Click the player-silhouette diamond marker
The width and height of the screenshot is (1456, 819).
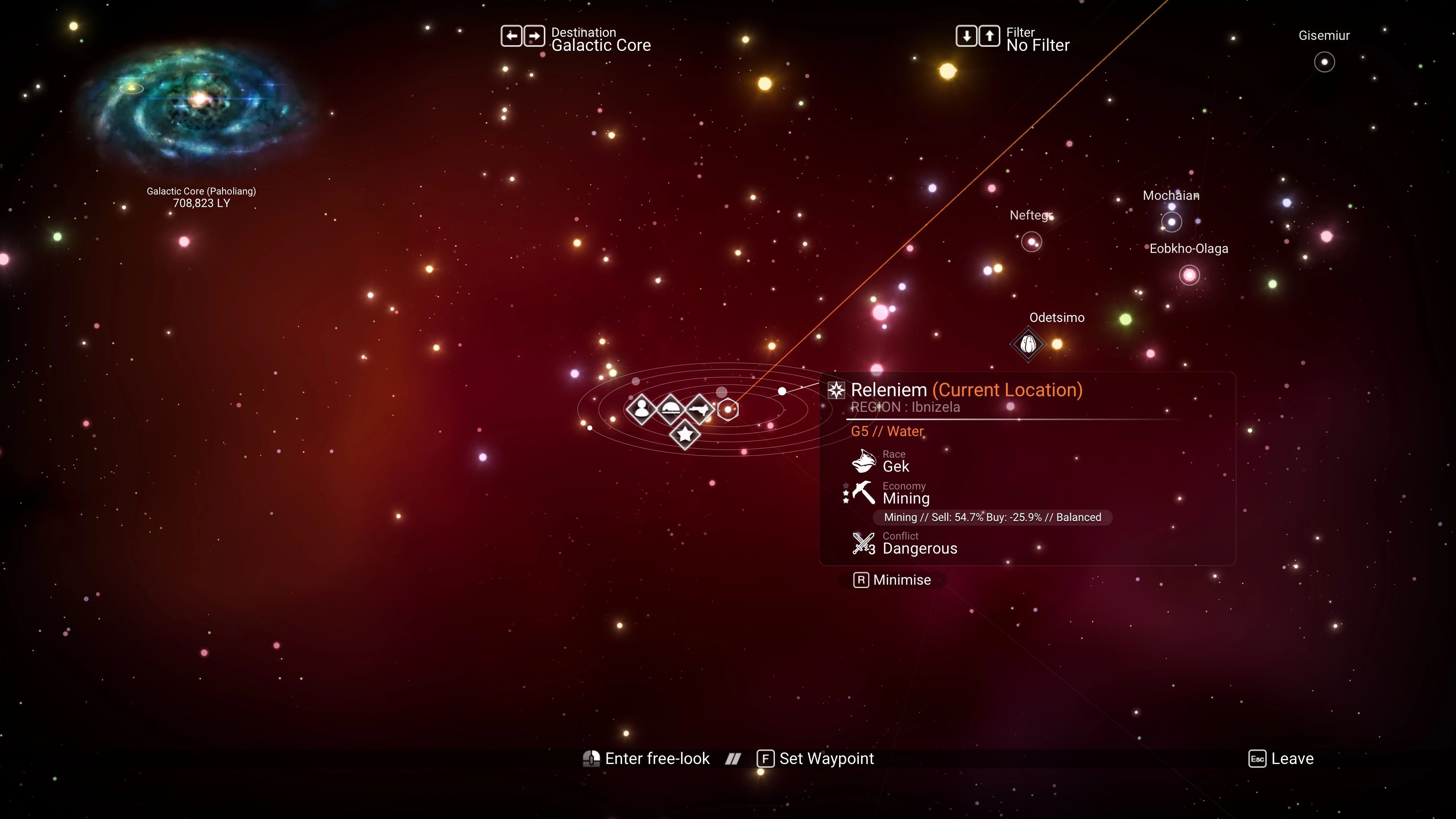click(x=642, y=408)
